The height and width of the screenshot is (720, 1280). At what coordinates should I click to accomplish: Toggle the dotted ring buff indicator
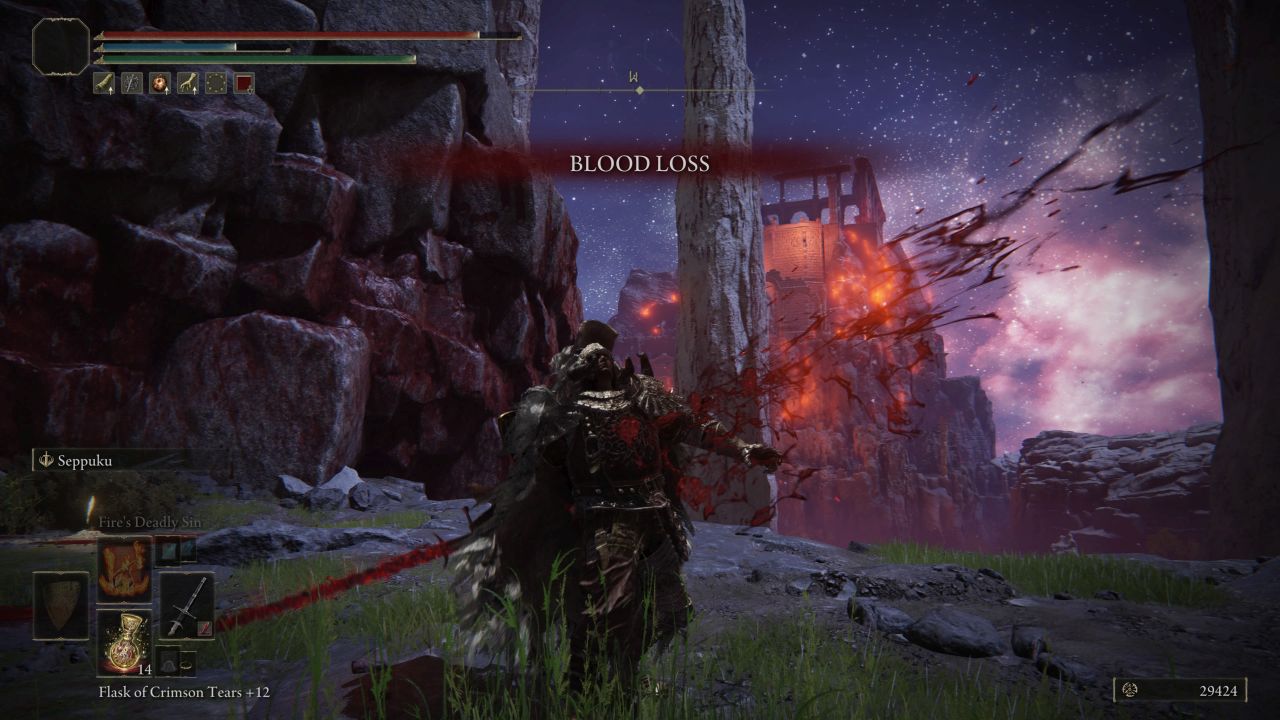pyautogui.click(x=216, y=83)
